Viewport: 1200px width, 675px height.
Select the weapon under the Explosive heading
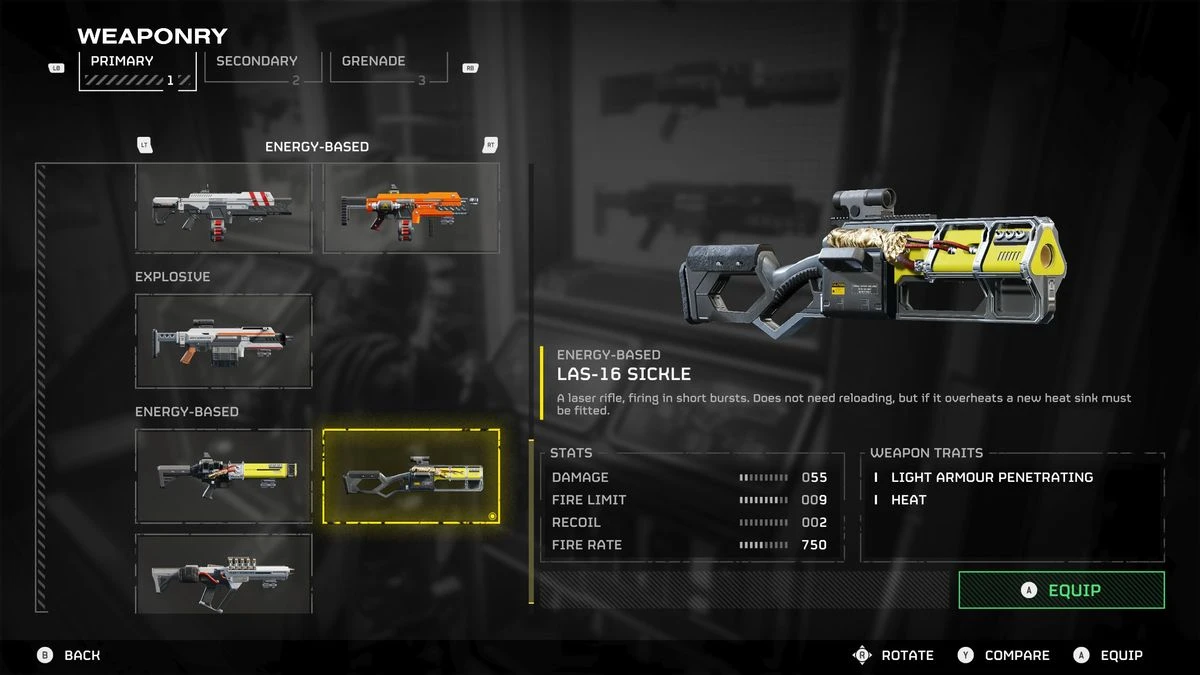pos(223,341)
